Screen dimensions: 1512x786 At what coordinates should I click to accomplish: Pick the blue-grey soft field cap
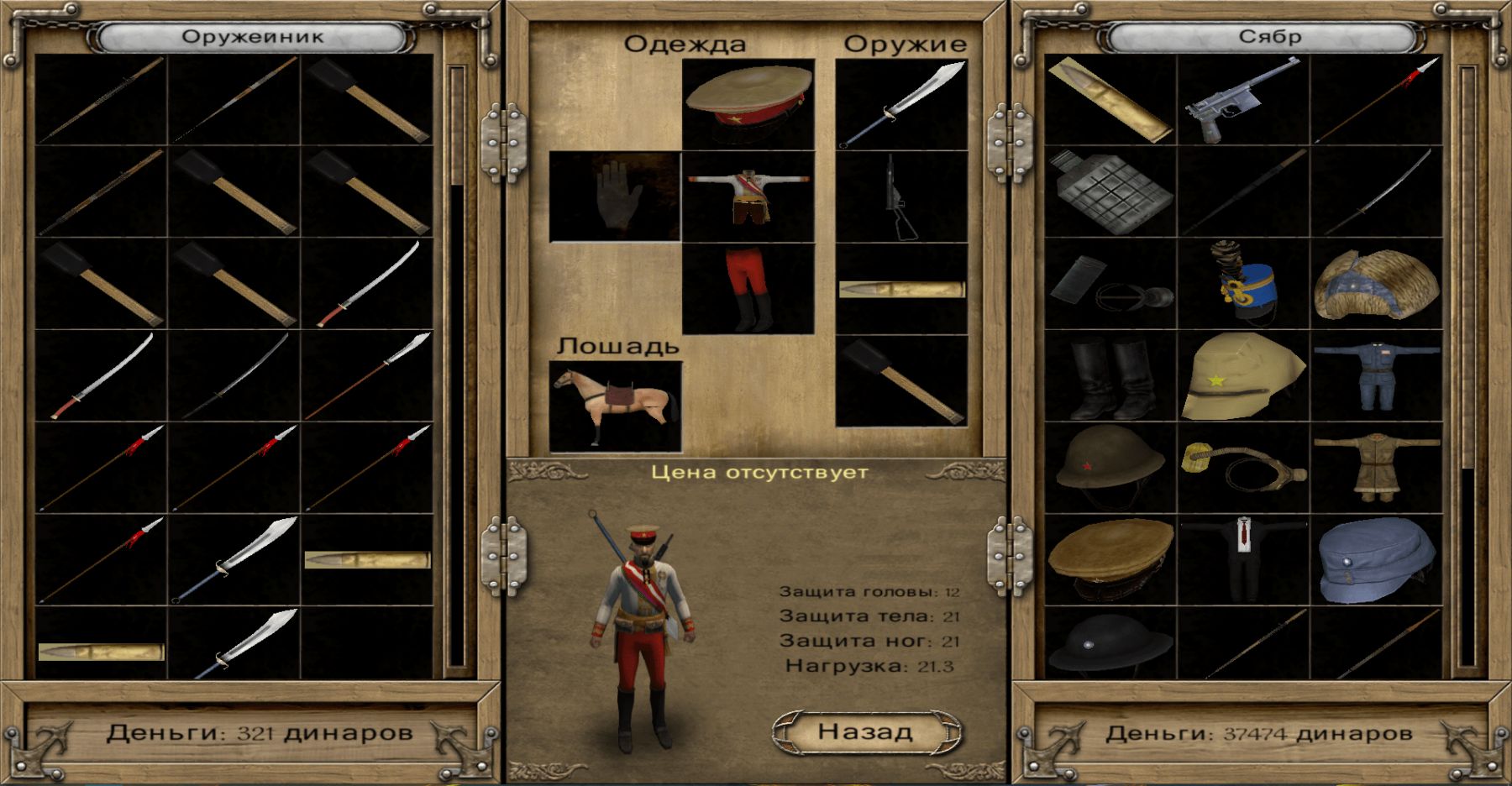(1375, 558)
